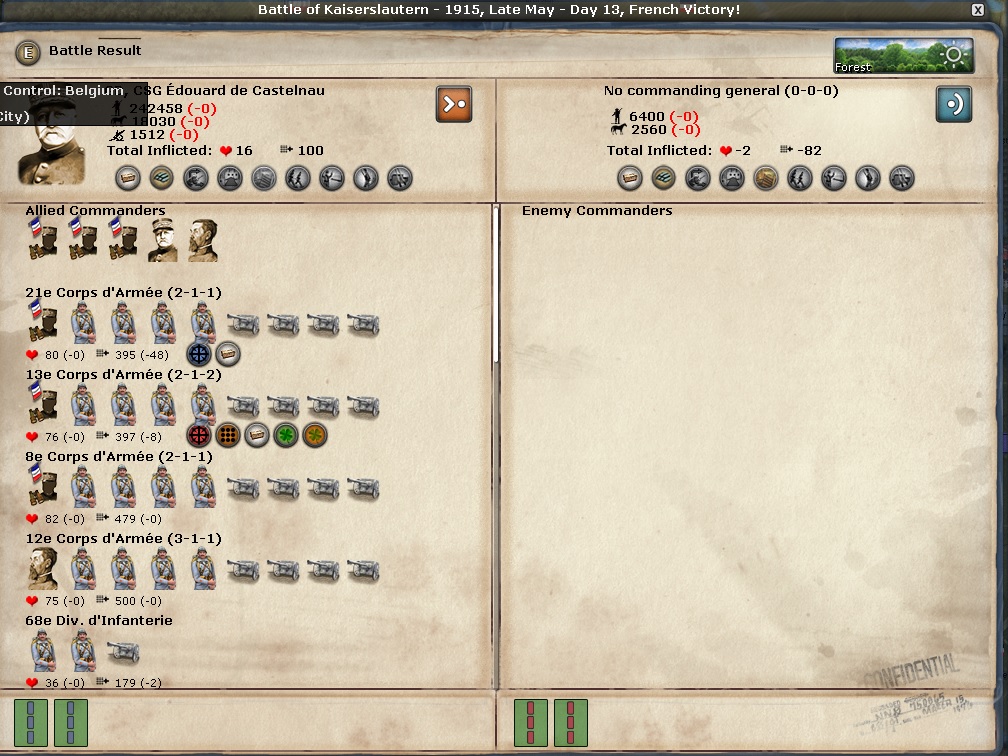Click the blue defensive posture button
Screen dimensions: 1008x756
953,104
